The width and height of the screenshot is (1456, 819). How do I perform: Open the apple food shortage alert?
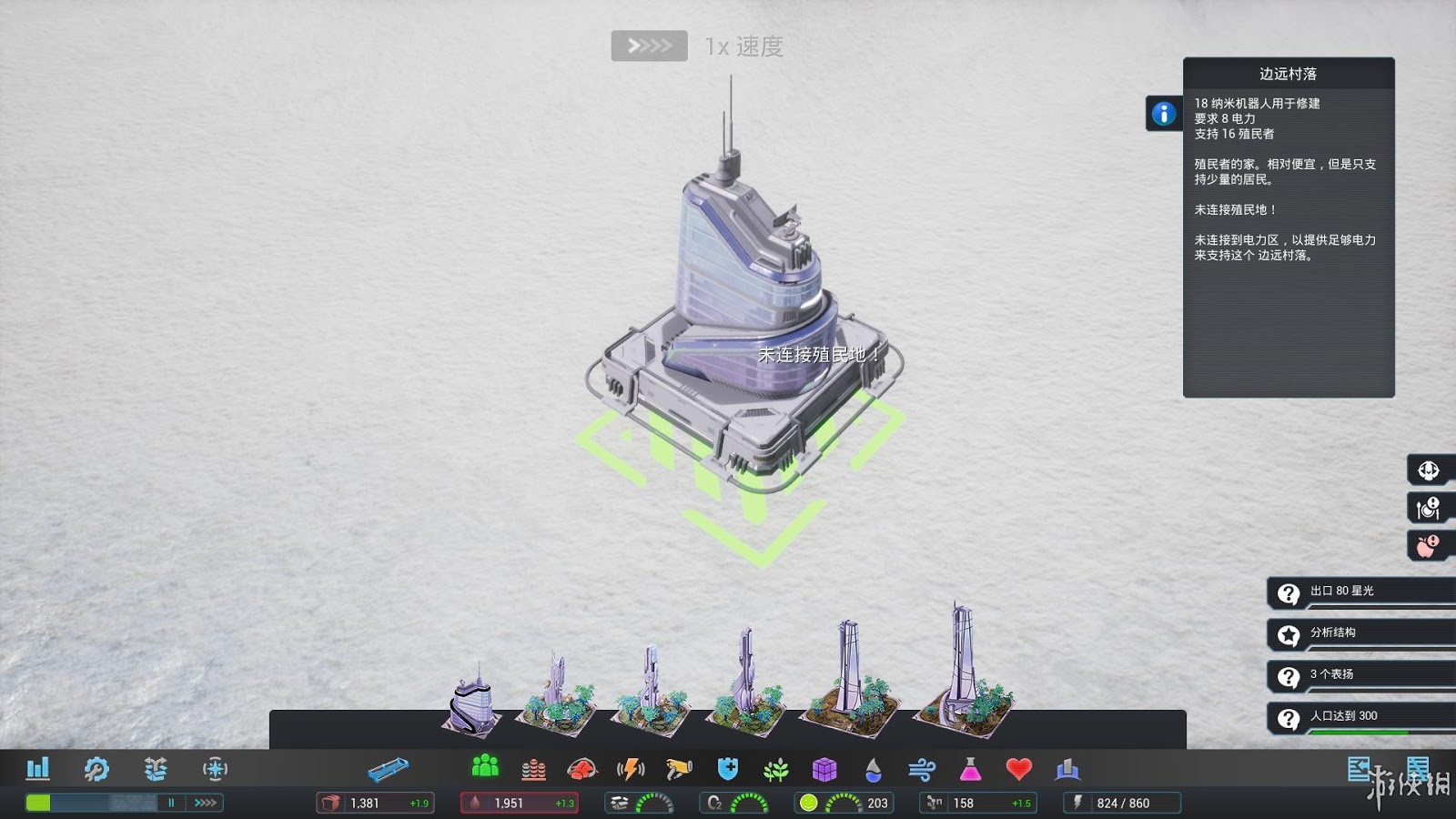[1427, 546]
